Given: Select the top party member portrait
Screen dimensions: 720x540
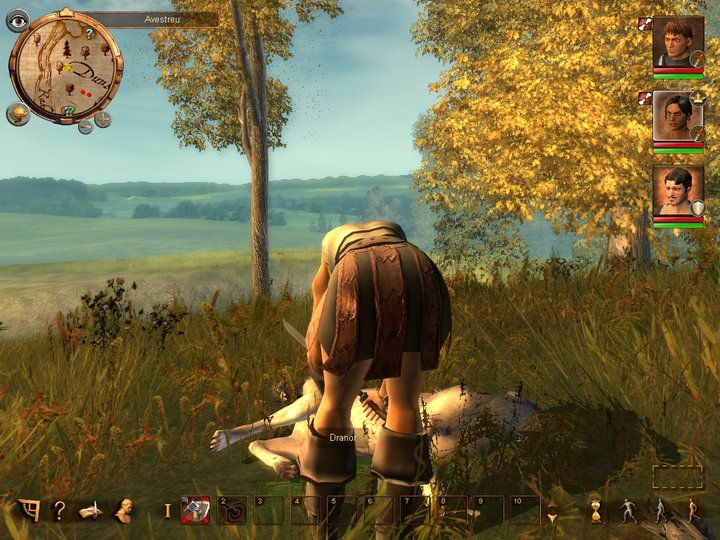Looking at the screenshot, I should coord(678,42).
